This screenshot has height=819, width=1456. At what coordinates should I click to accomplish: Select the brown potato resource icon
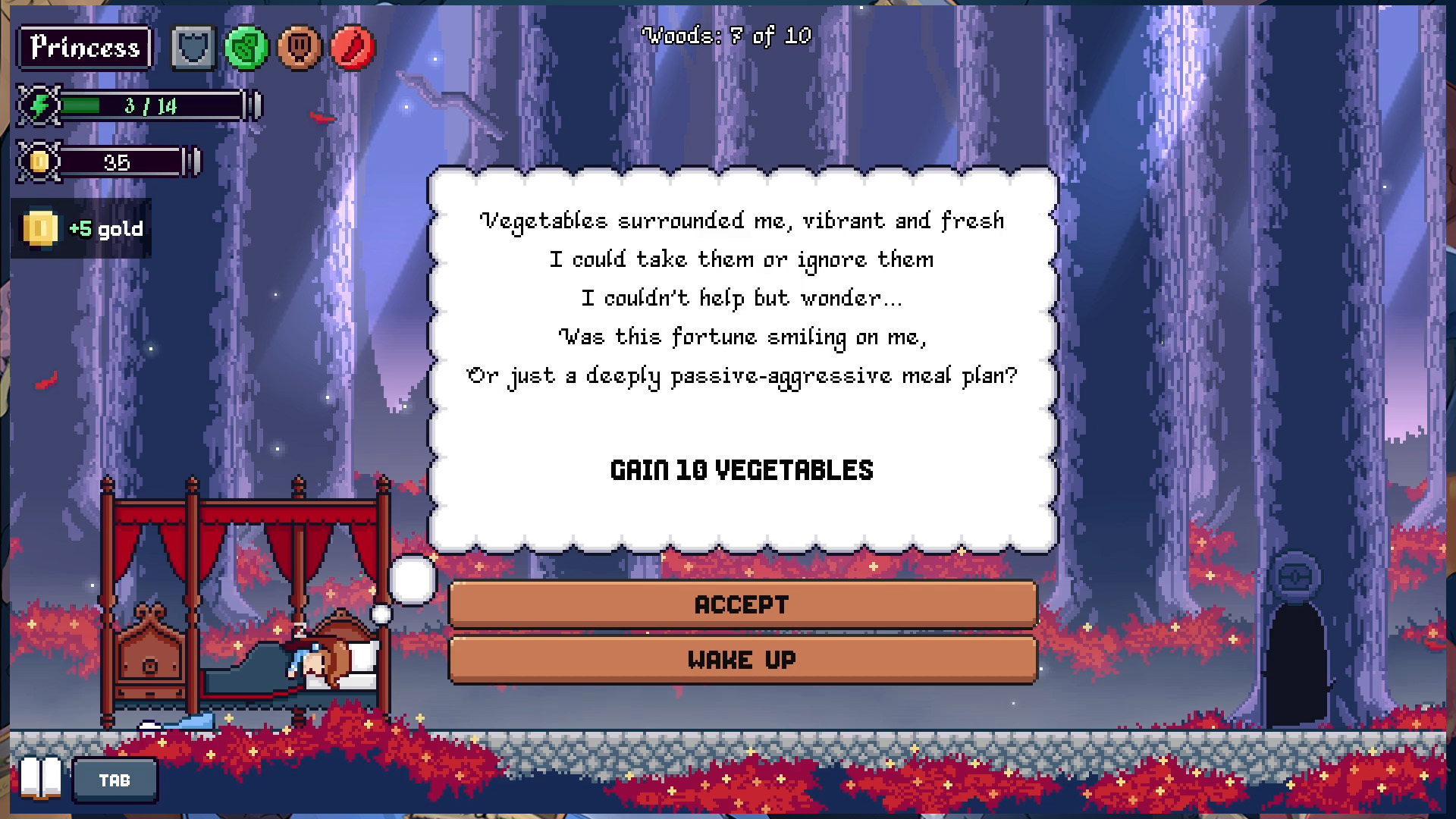[x=299, y=47]
